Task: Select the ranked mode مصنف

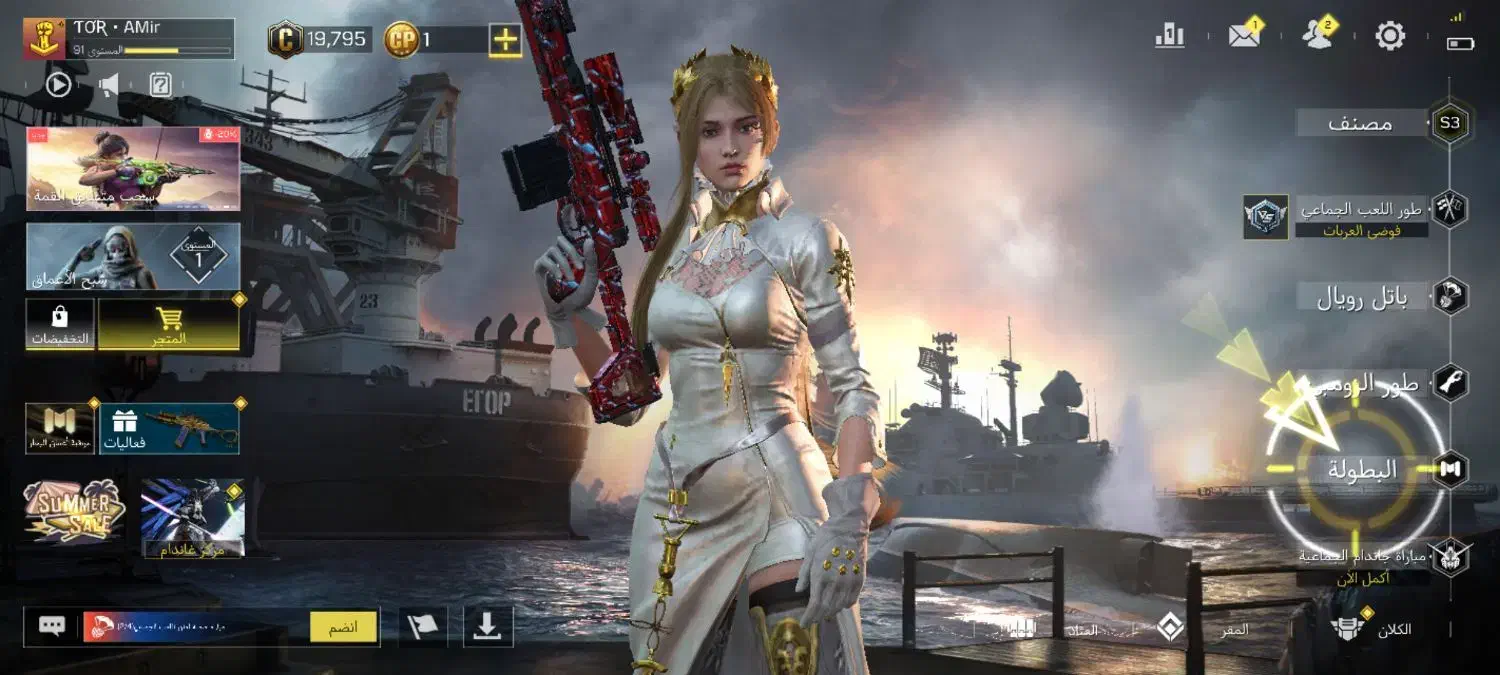Action: pyautogui.click(x=1362, y=124)
